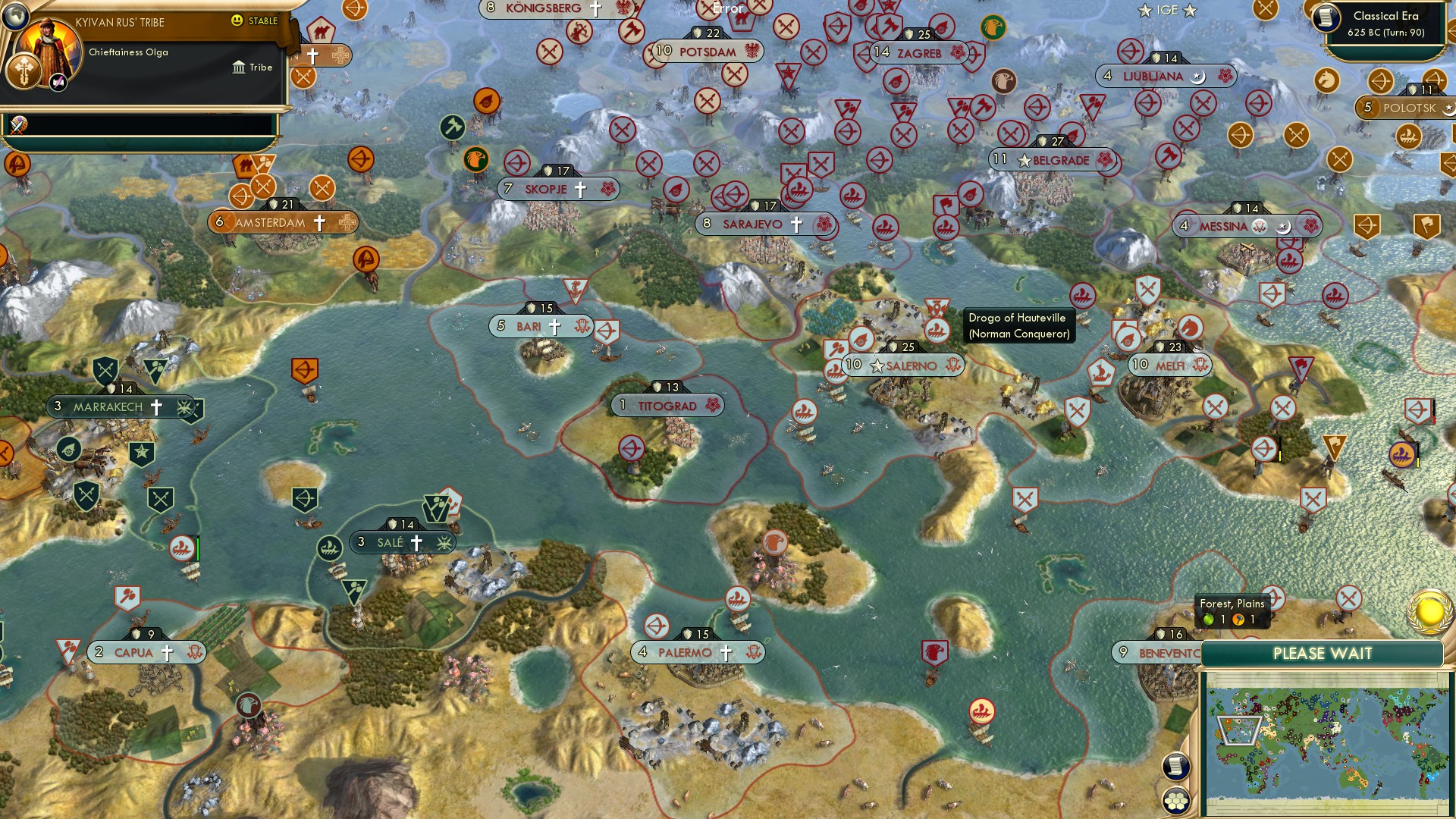
Task: Click the Salerno city banner star
Action: point(877,365)
